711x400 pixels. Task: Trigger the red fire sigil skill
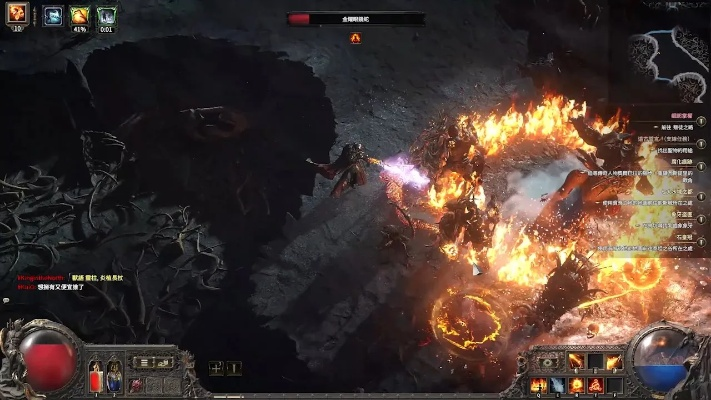click(594, 385)
